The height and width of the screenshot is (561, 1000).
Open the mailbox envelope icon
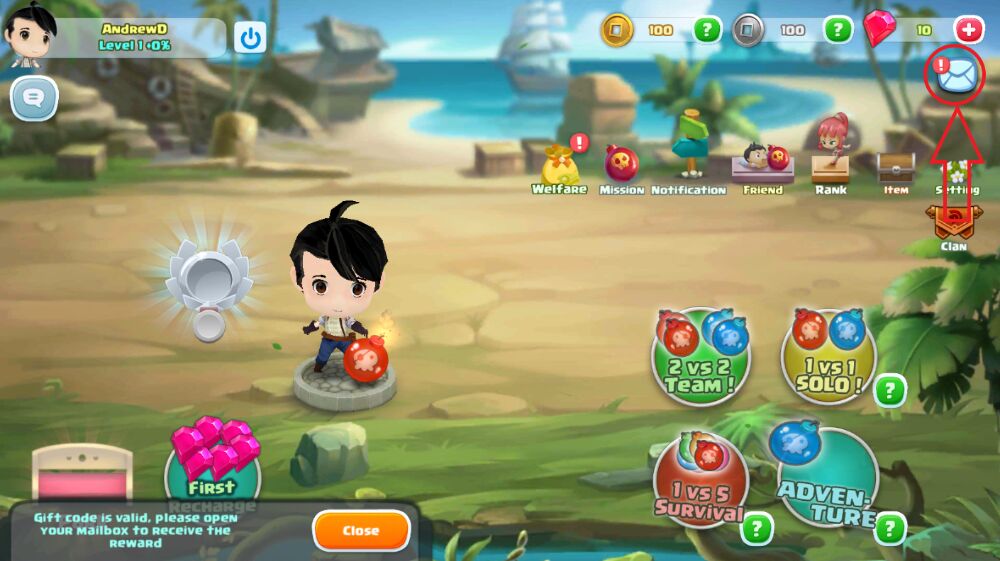pyautogui.click(x=955, y=73)
